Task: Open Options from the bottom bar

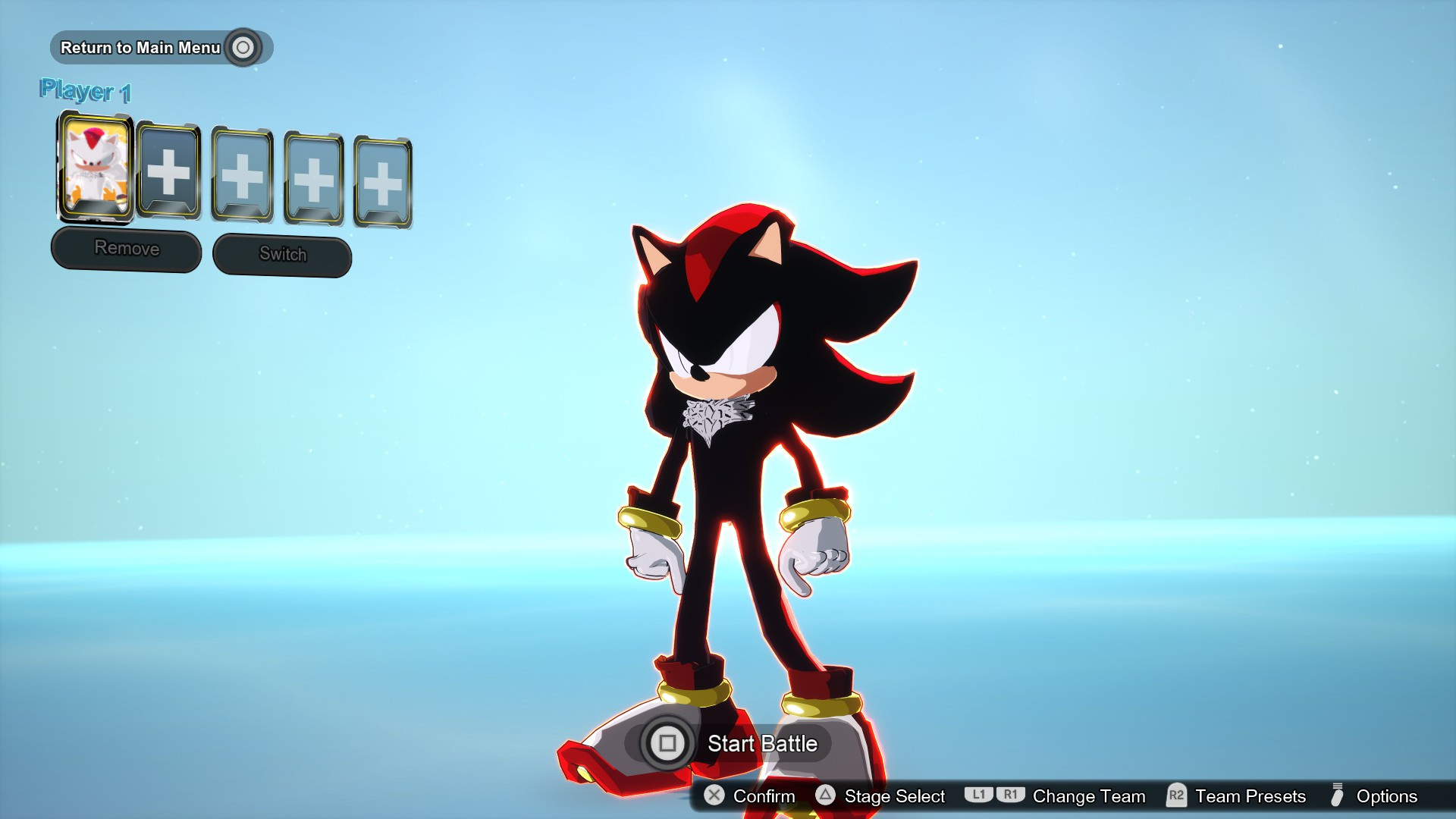Action: click(x=1386, y=796)
